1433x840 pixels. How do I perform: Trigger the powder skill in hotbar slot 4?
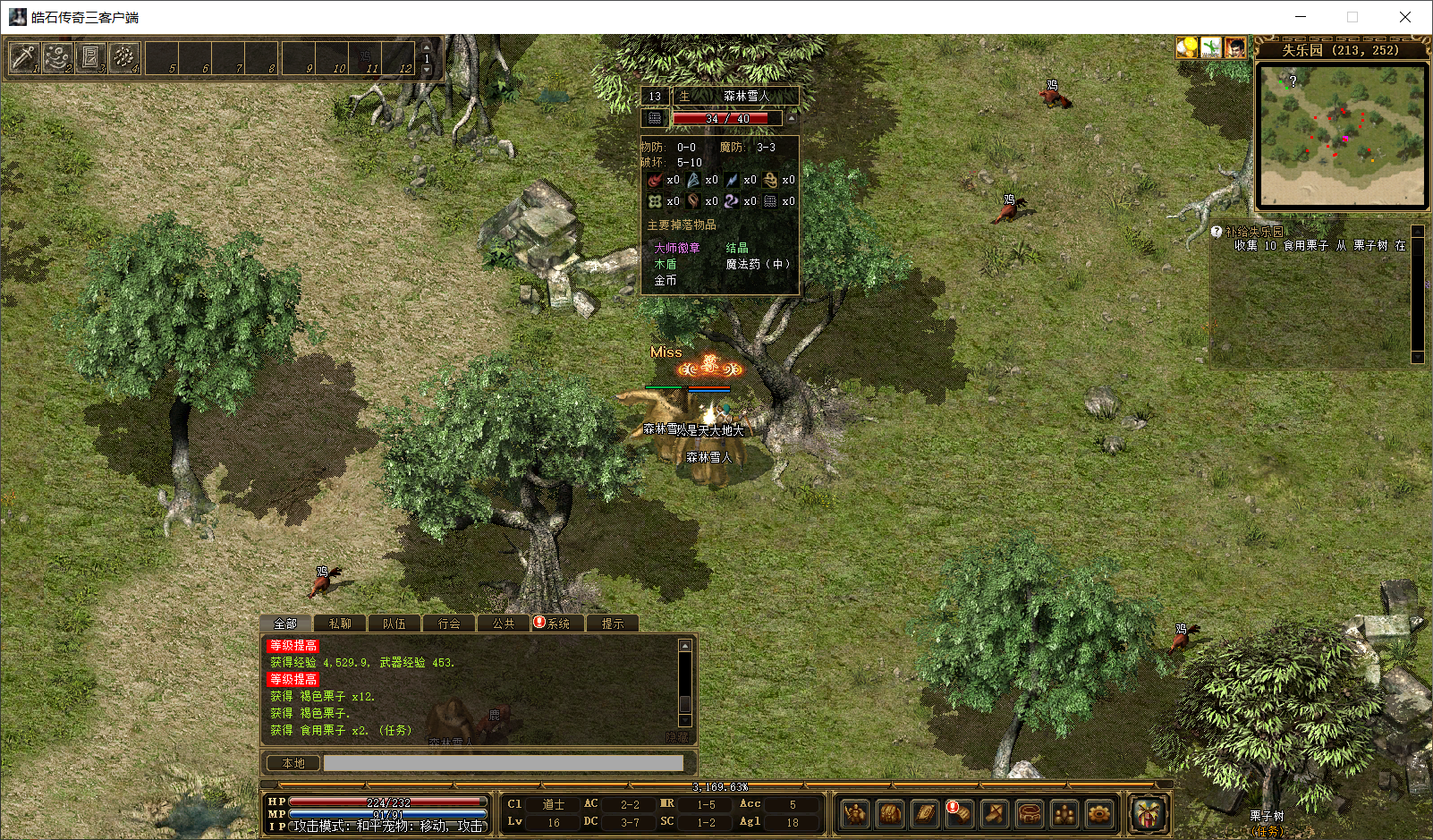pos(123,58)
